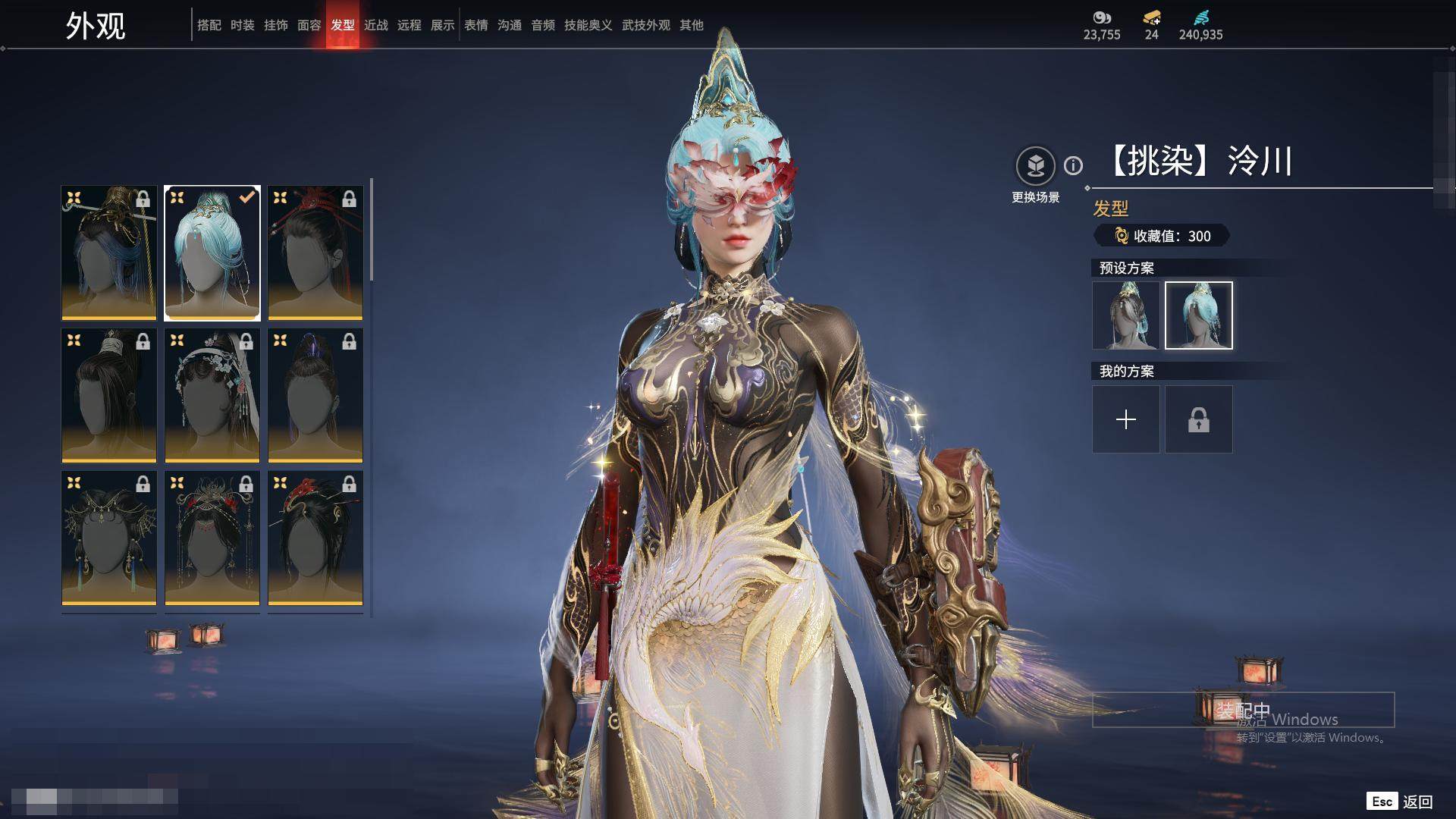Image resolution: width=1456 pixels, height=819 pixels.
Task: Select the equipped light-blue hairstyle card
Action: (x=212, y=253)
